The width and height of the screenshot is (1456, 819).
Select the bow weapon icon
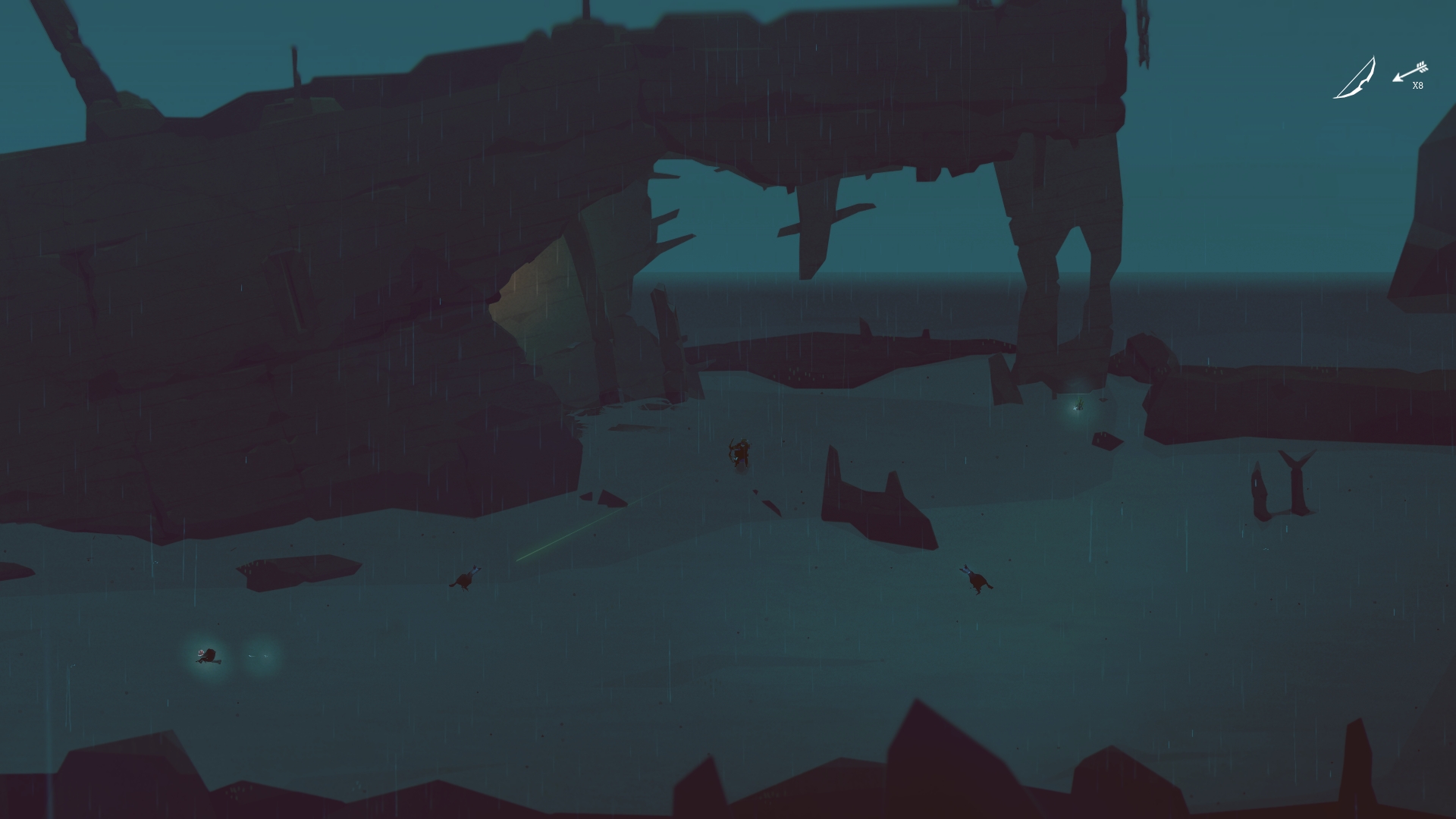[1354, 76]
